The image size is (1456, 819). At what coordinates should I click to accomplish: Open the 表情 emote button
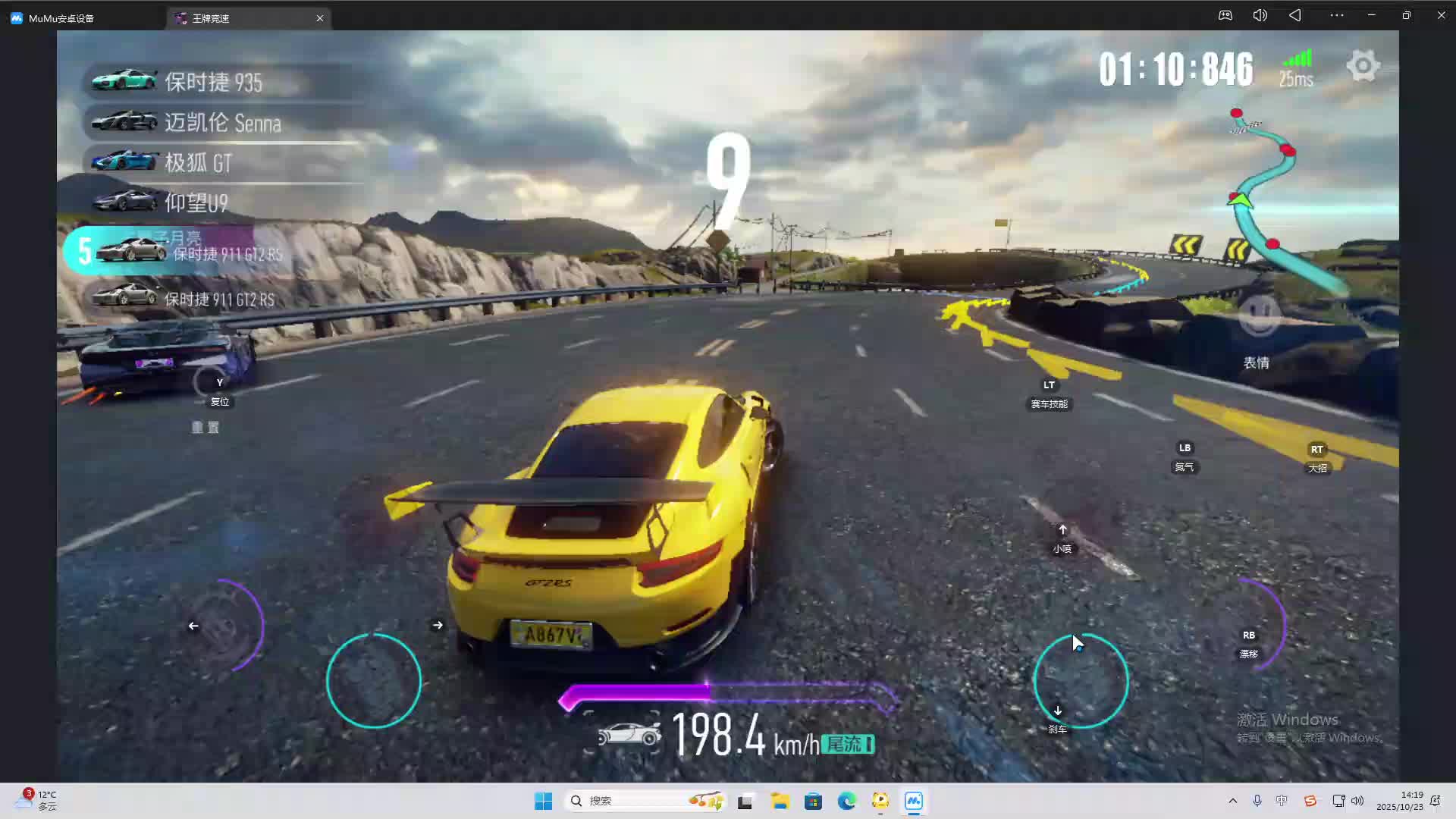pos(1259,317)
